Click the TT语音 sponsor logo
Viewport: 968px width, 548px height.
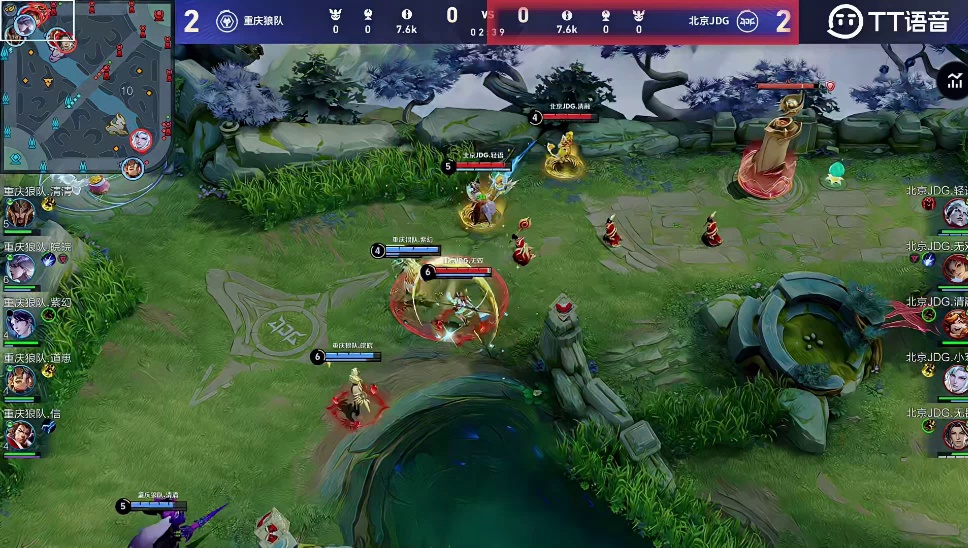(888, 21)
